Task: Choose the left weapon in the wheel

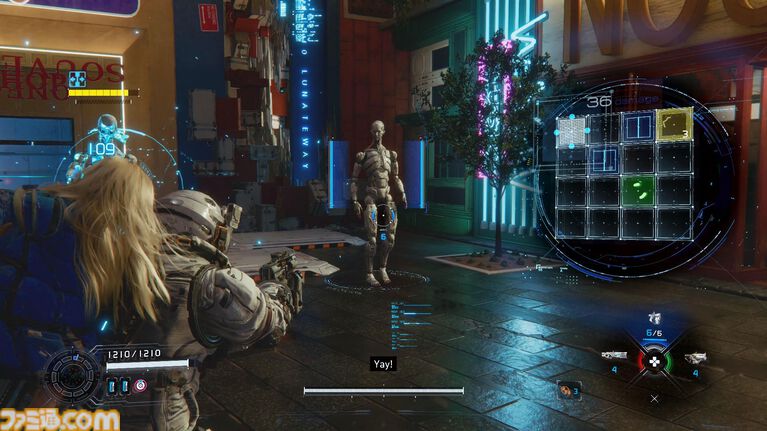Action: [x=614, y=357]
